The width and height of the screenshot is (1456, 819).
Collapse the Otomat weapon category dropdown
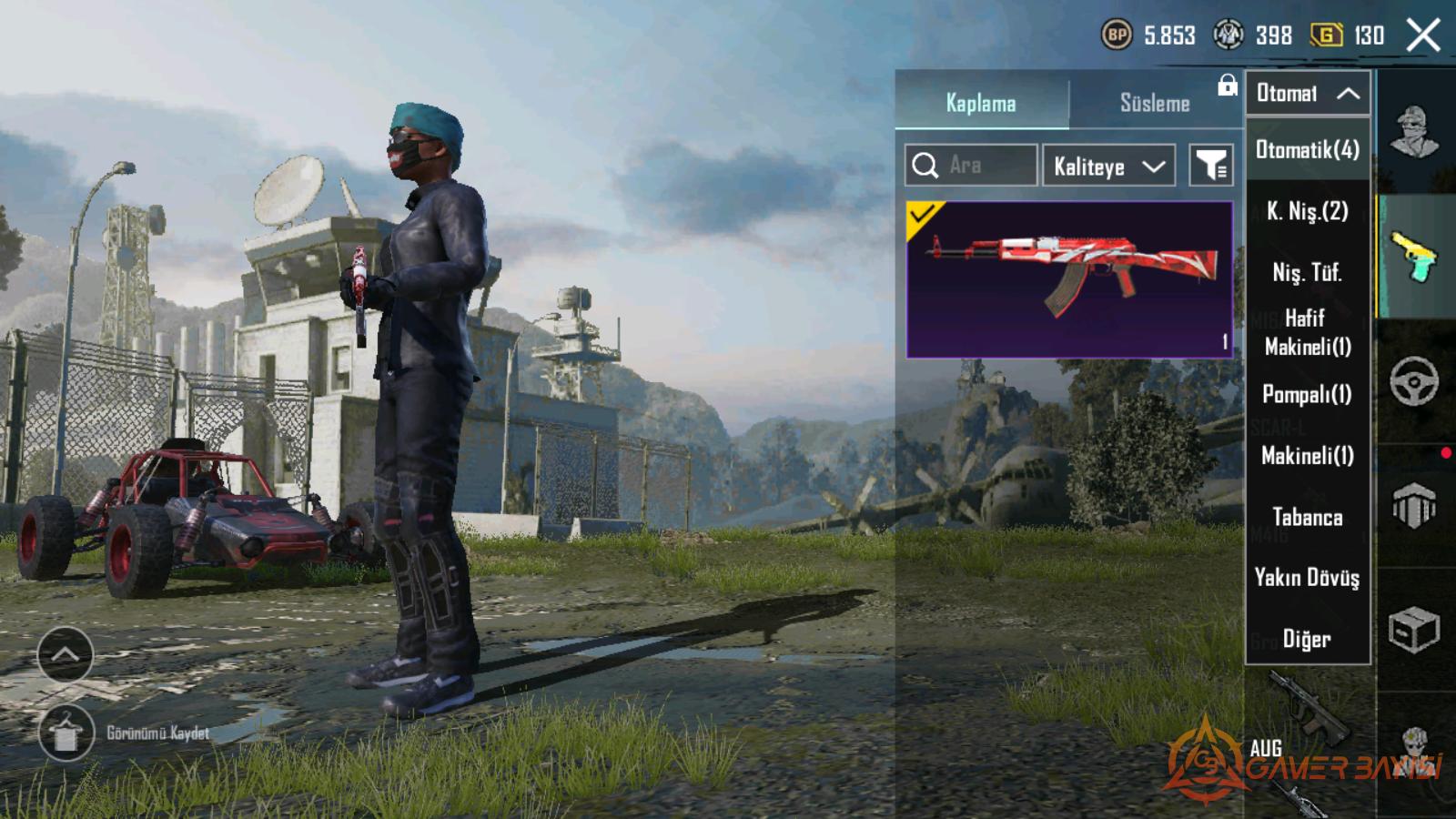point(1308,93)
